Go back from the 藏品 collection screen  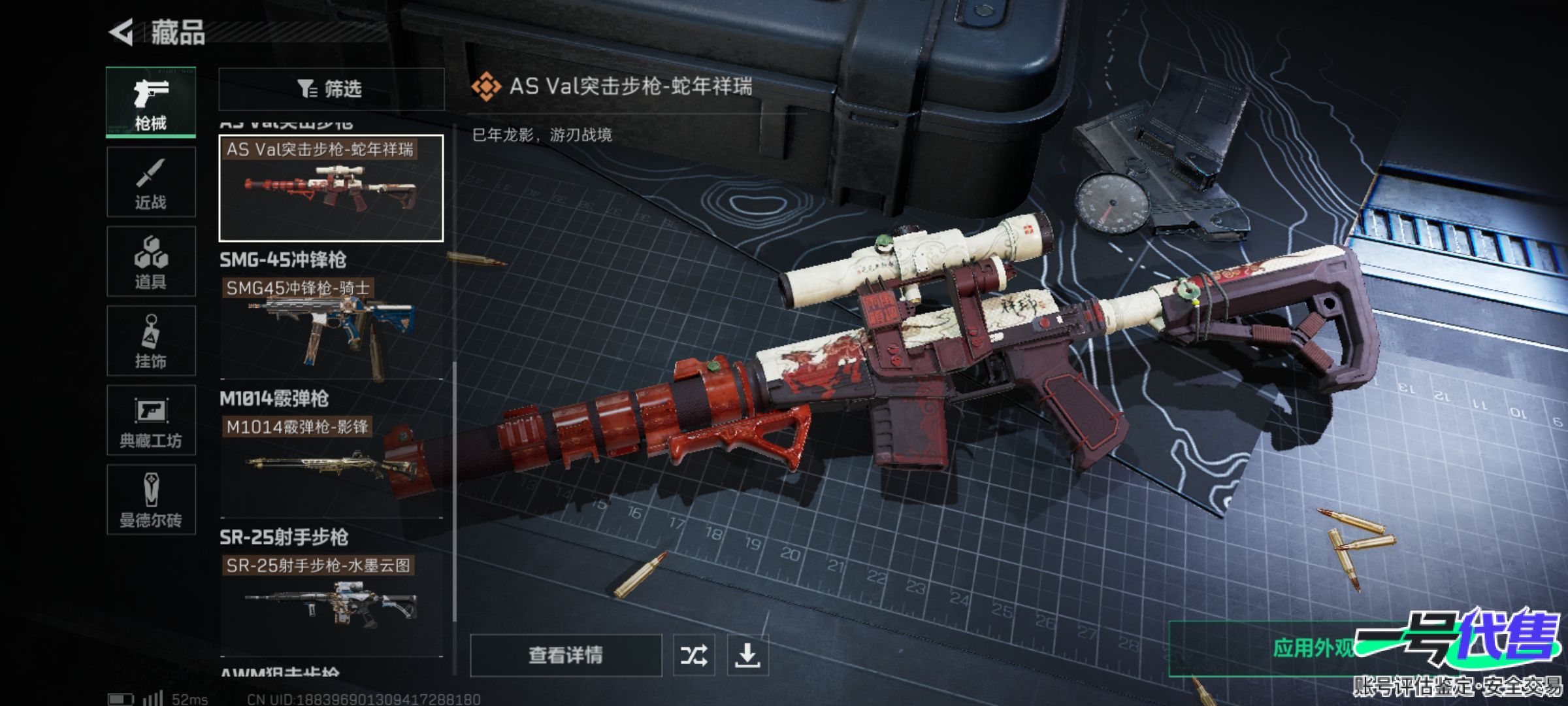pyautogui.click(x=122, y=32)
